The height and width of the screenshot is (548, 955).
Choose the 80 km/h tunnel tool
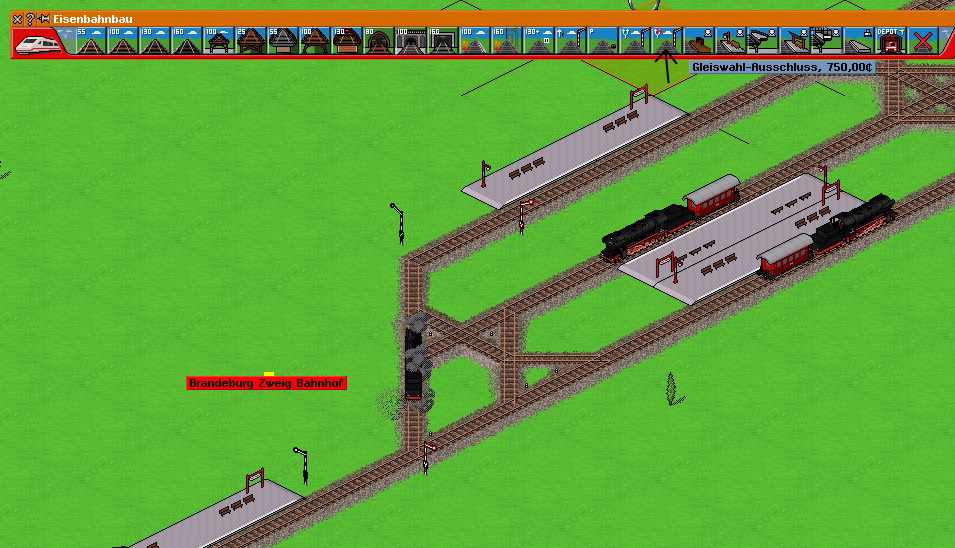click(x=377, y=41)
